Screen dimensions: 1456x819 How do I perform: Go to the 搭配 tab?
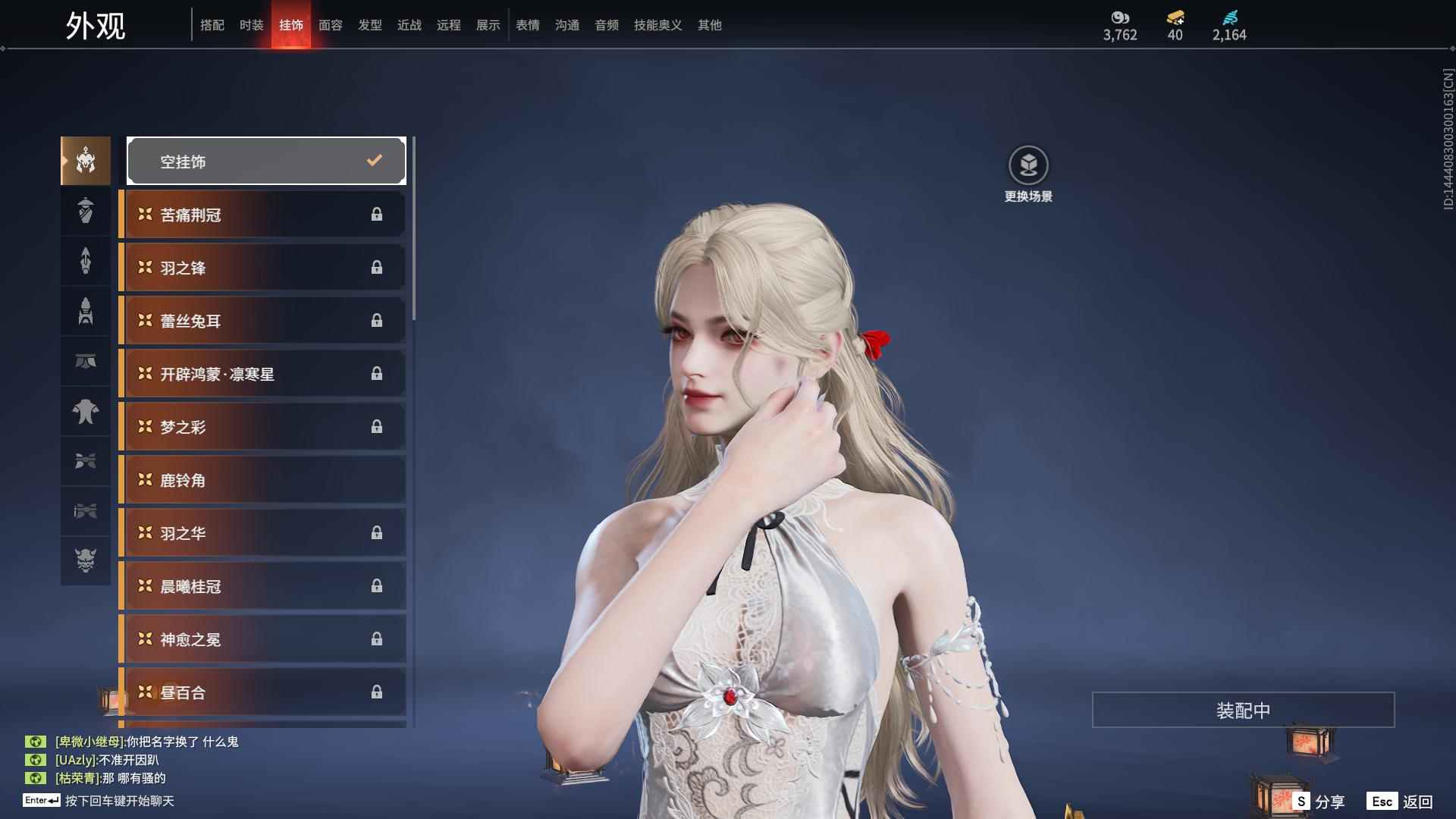(212, 25)
